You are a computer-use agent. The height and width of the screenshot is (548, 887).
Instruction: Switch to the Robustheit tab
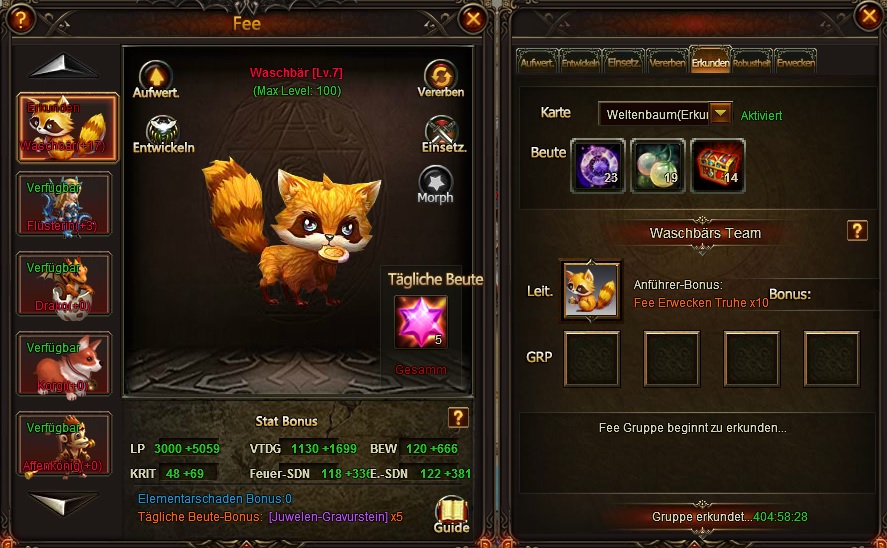(x=752, y=62)
